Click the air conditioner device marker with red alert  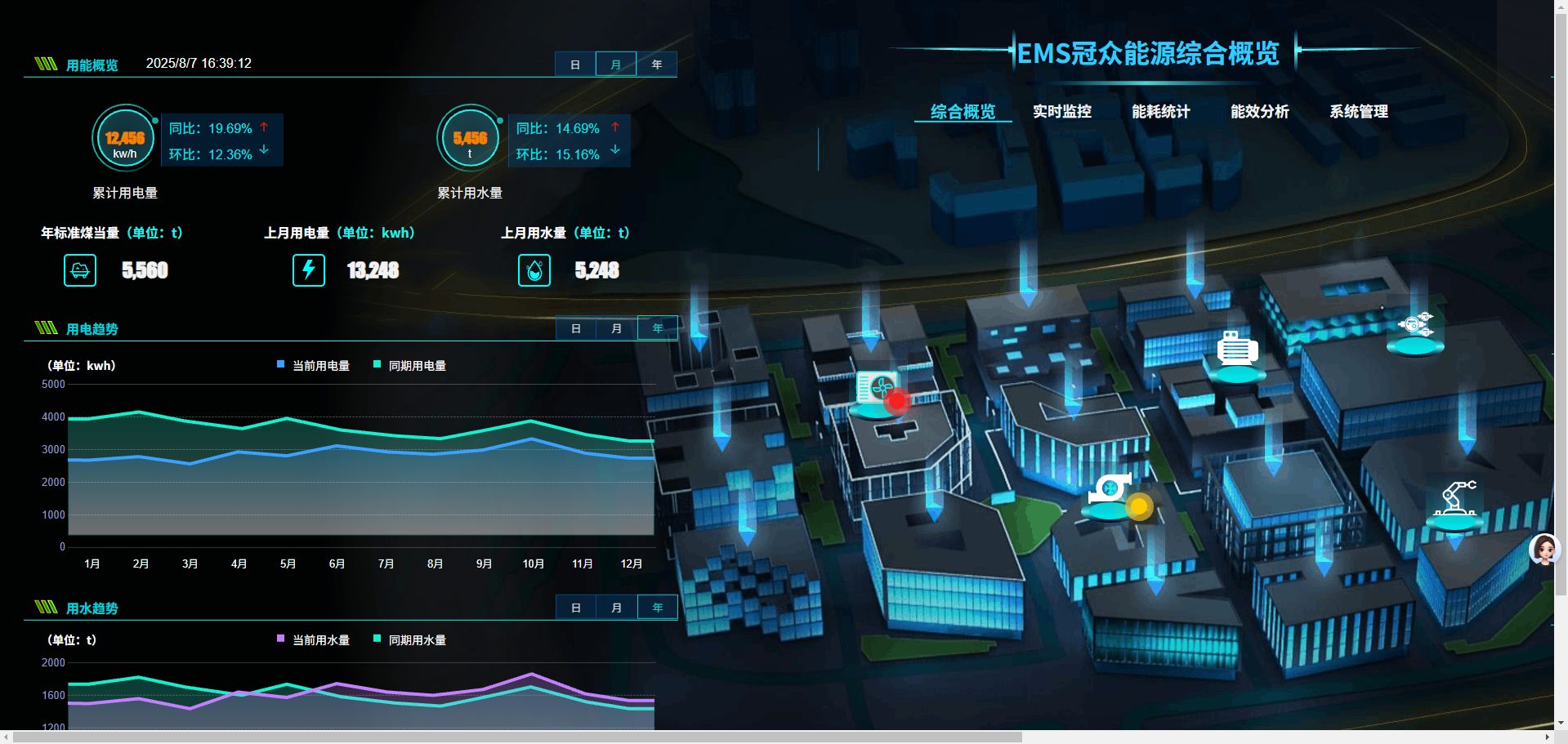tap(878, 390)
